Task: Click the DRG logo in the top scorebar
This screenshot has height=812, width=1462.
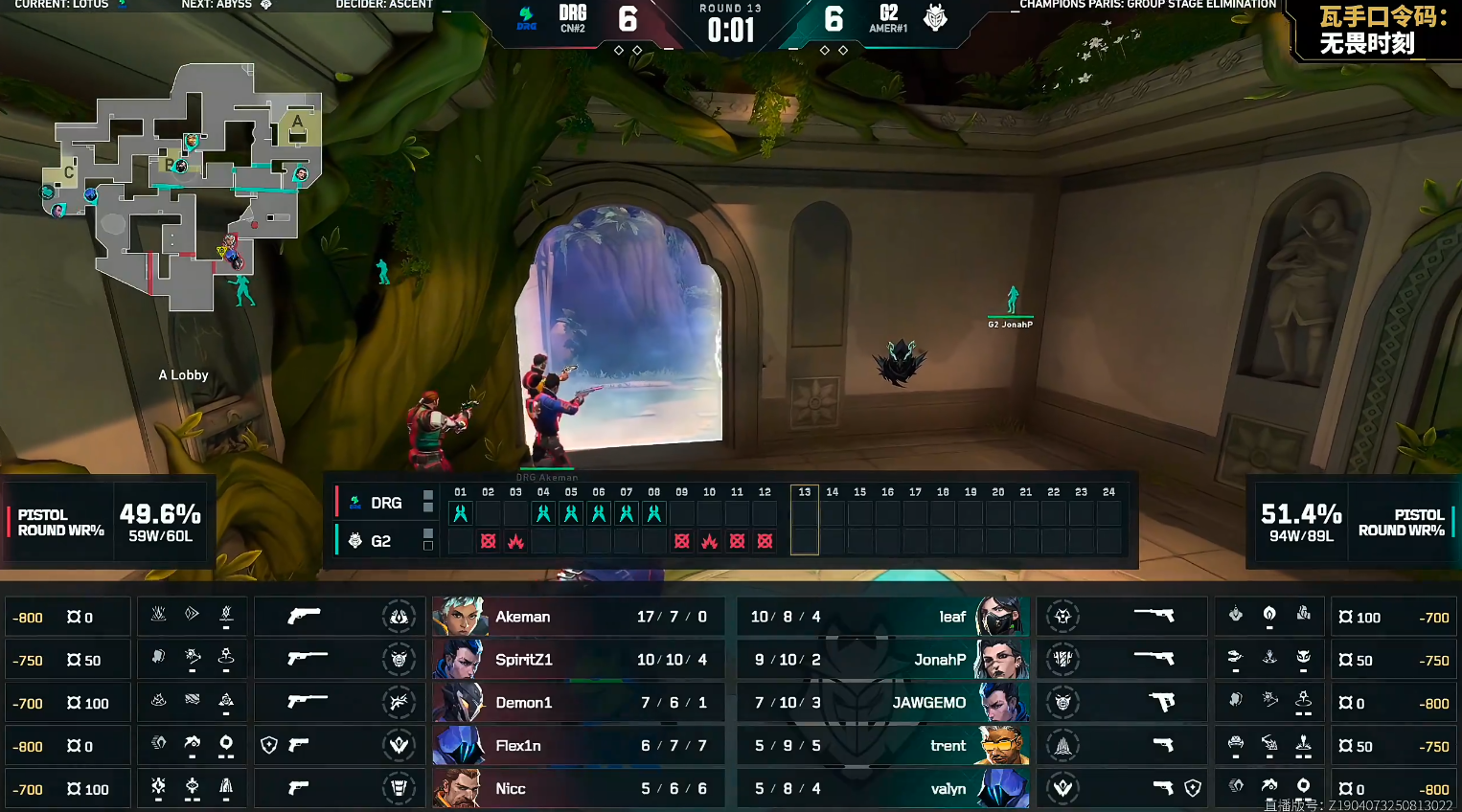Action: (526, 17)
